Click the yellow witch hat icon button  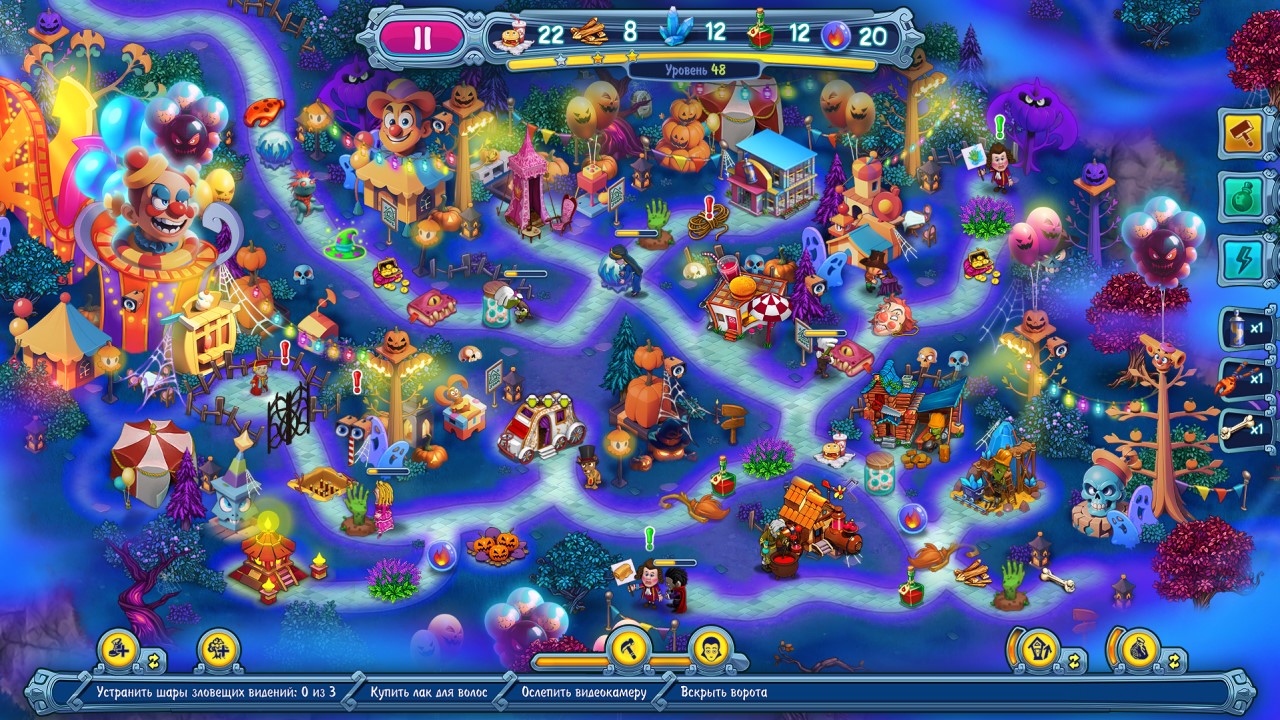pos(119,650)
